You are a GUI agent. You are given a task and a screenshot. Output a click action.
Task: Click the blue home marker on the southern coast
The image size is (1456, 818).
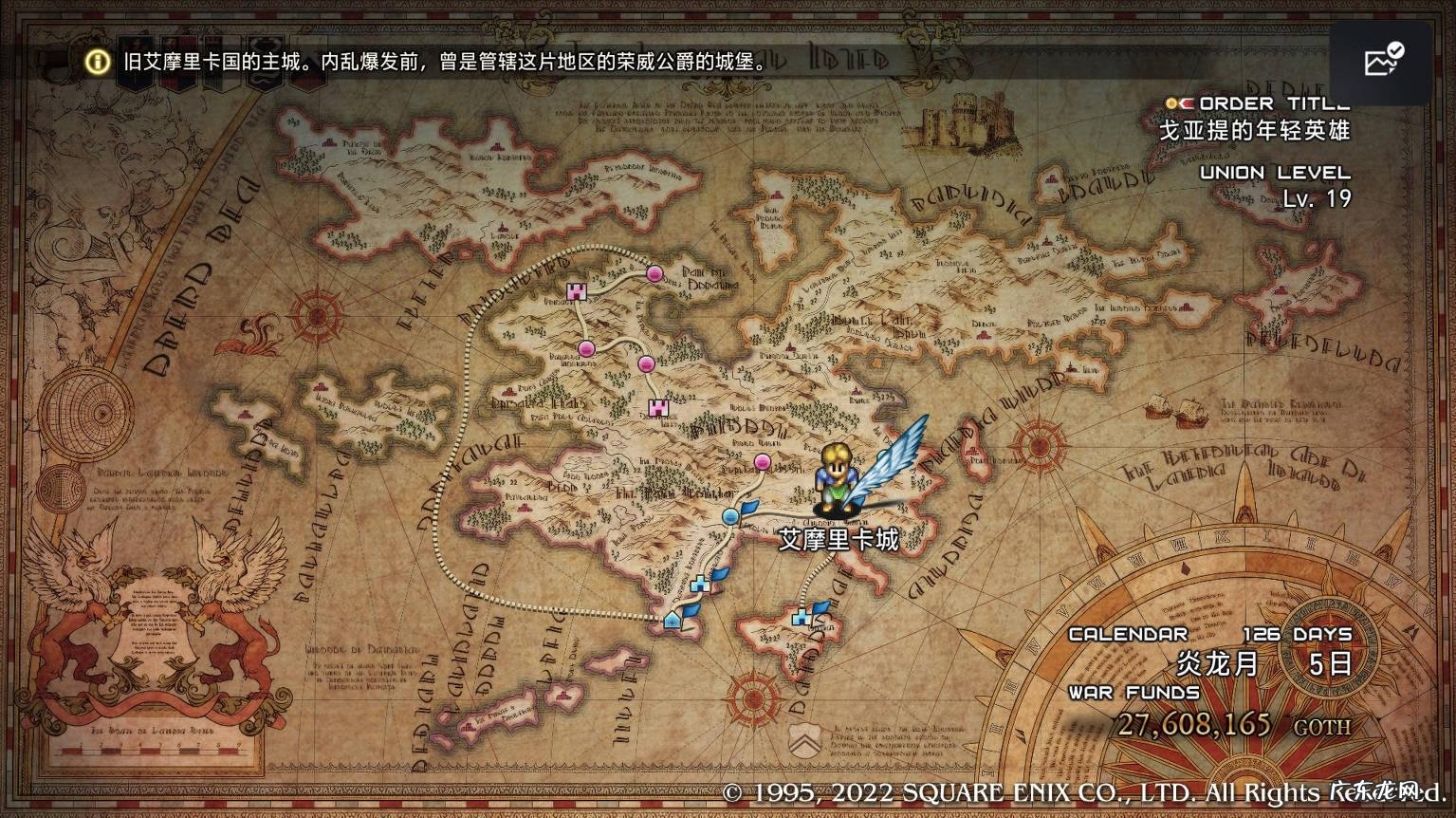[x=672, y=620]
